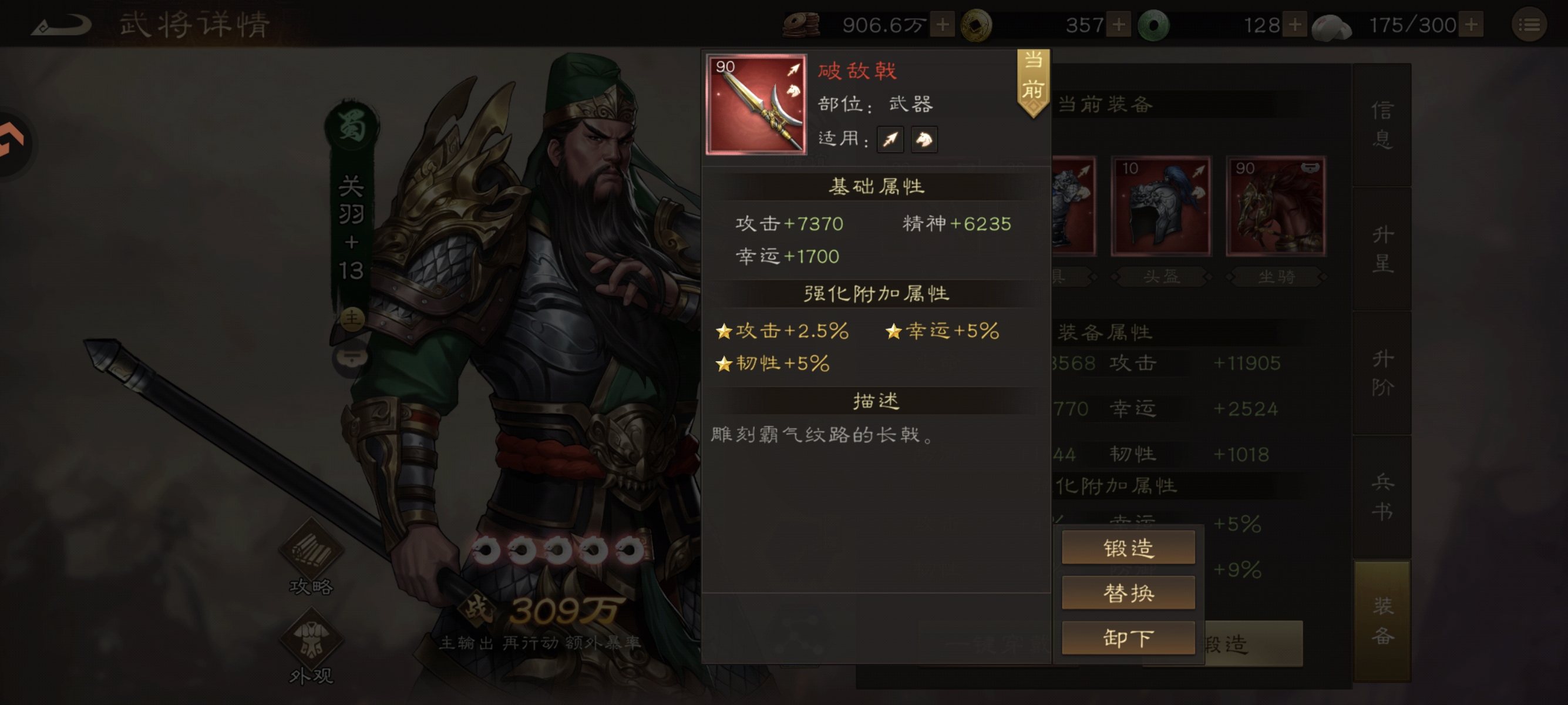1568x705 pixels.
Task: Expand the 基础属性 section header
Action: pos(877,187)
